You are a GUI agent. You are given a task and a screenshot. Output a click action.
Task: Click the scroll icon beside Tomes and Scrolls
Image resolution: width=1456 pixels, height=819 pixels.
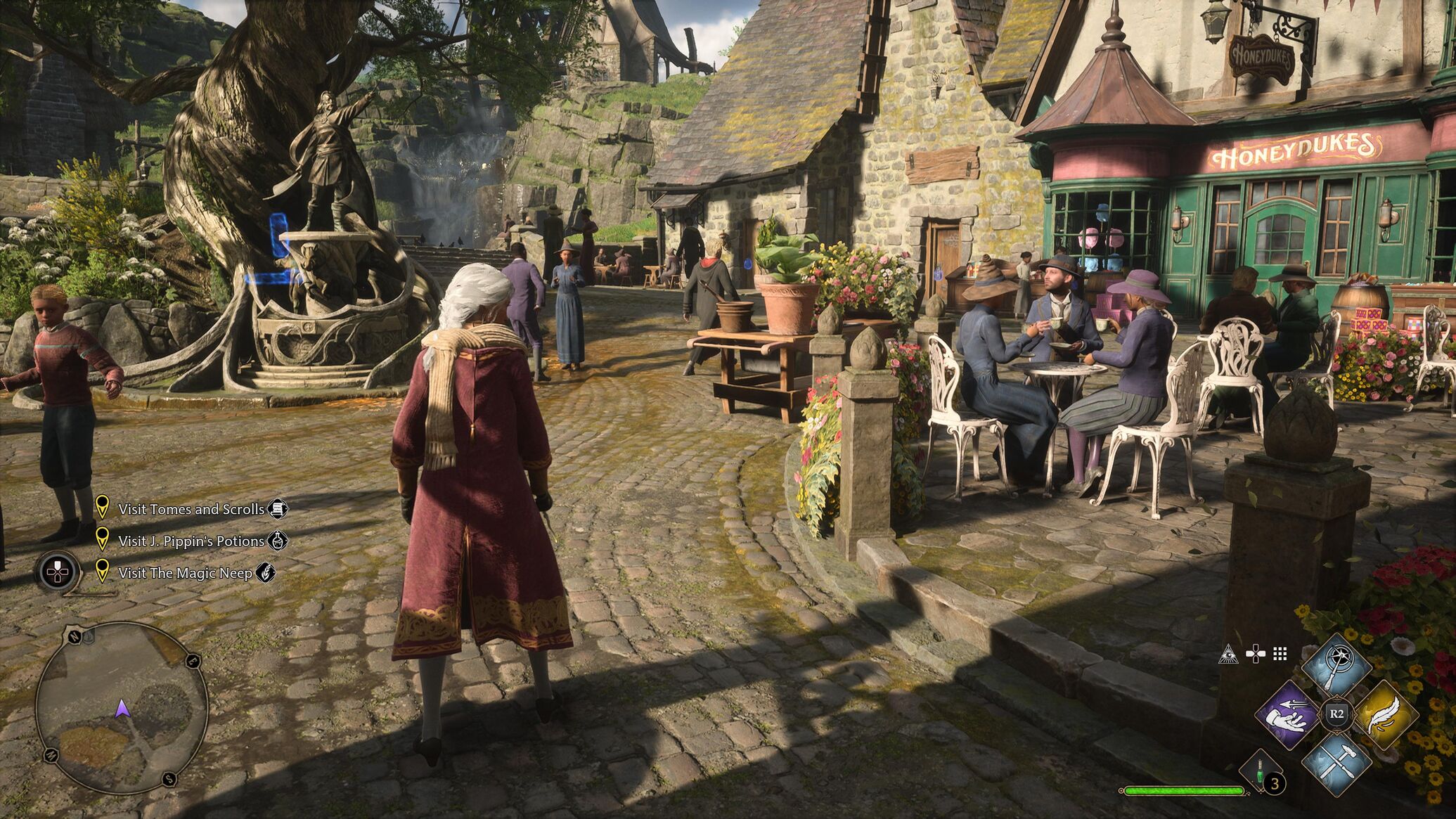pos(278,508)
